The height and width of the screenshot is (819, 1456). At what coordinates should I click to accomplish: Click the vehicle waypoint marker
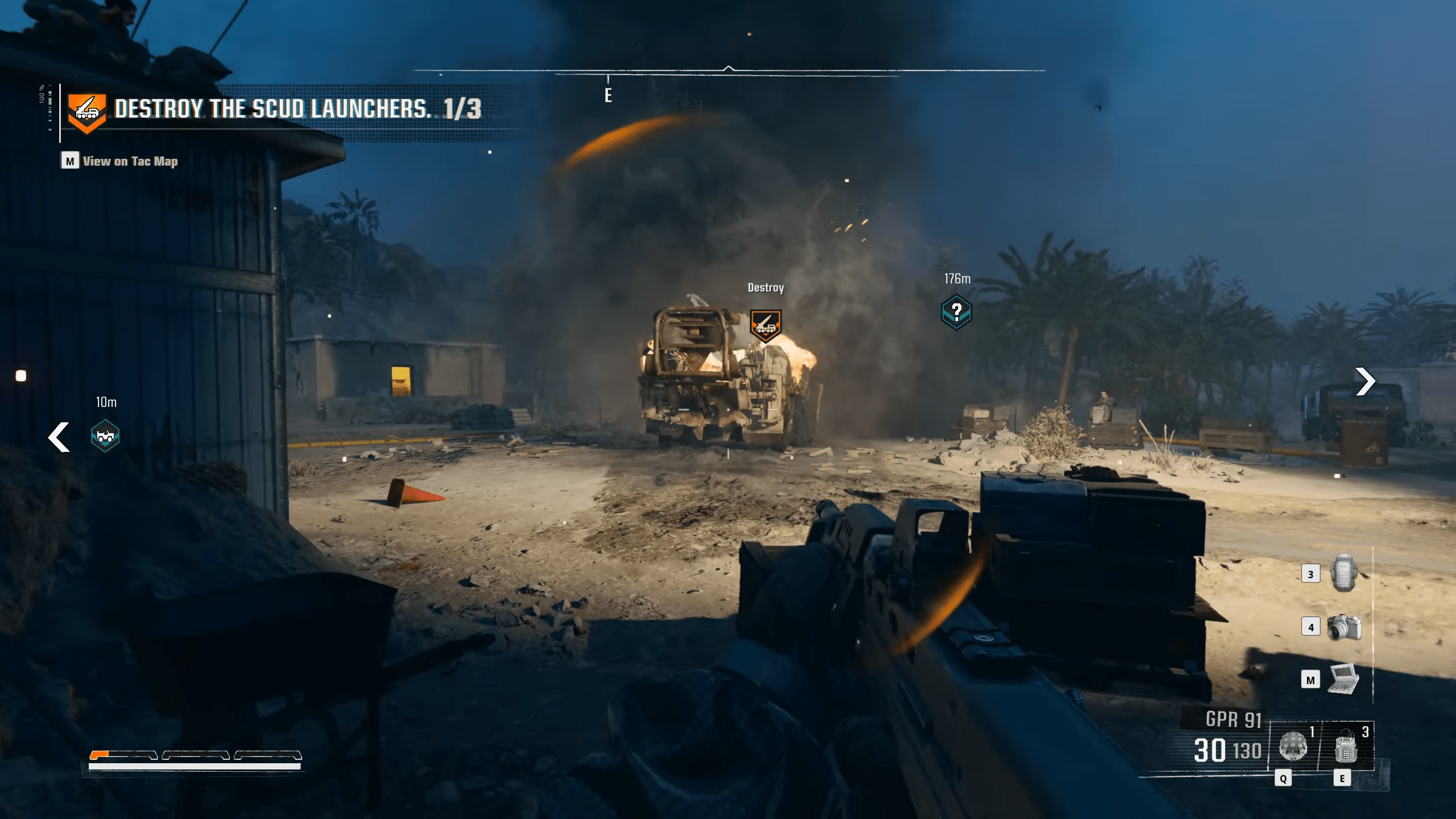tap(105, 436)
